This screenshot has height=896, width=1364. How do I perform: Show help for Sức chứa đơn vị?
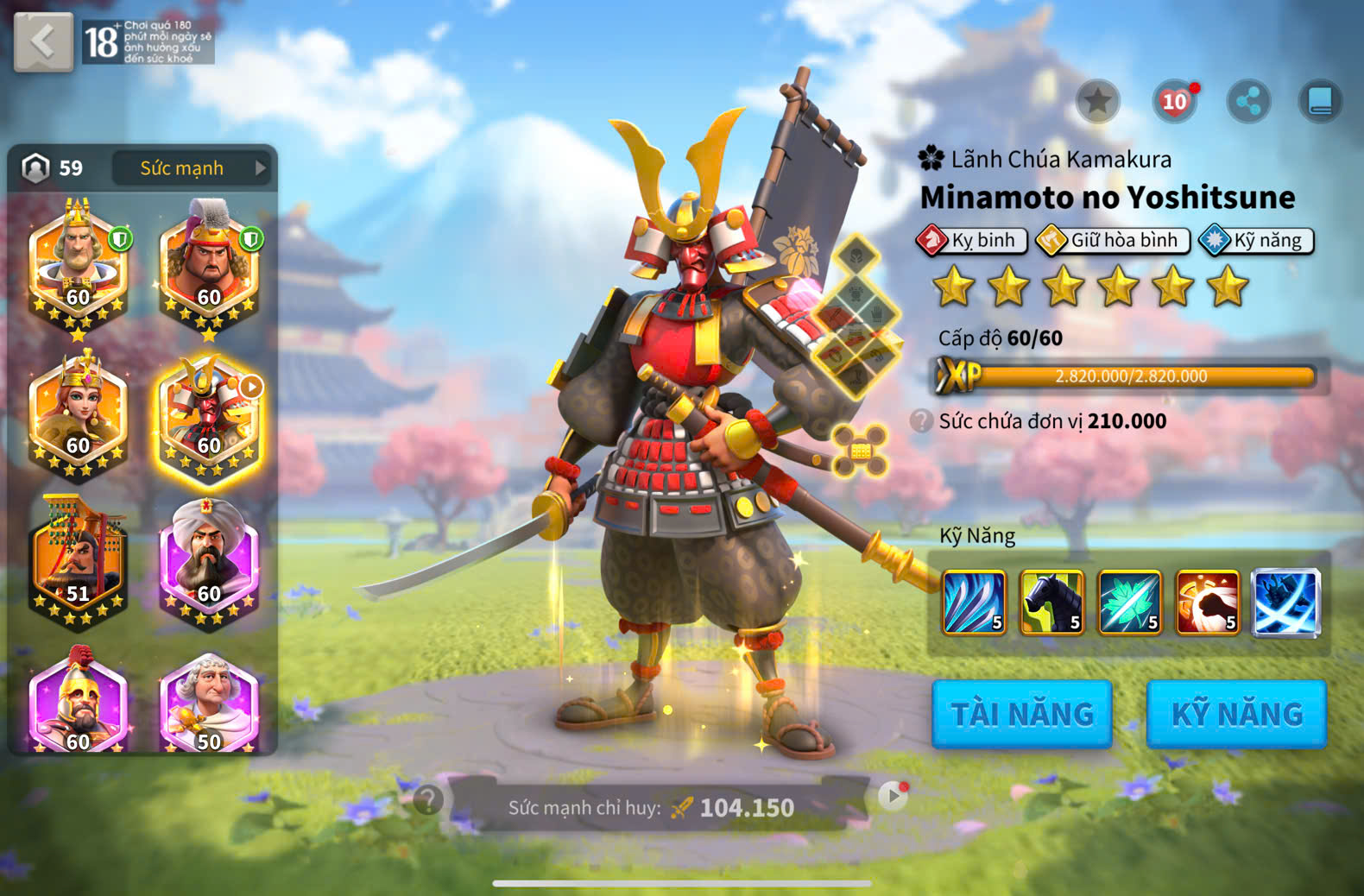click(922, 421)
